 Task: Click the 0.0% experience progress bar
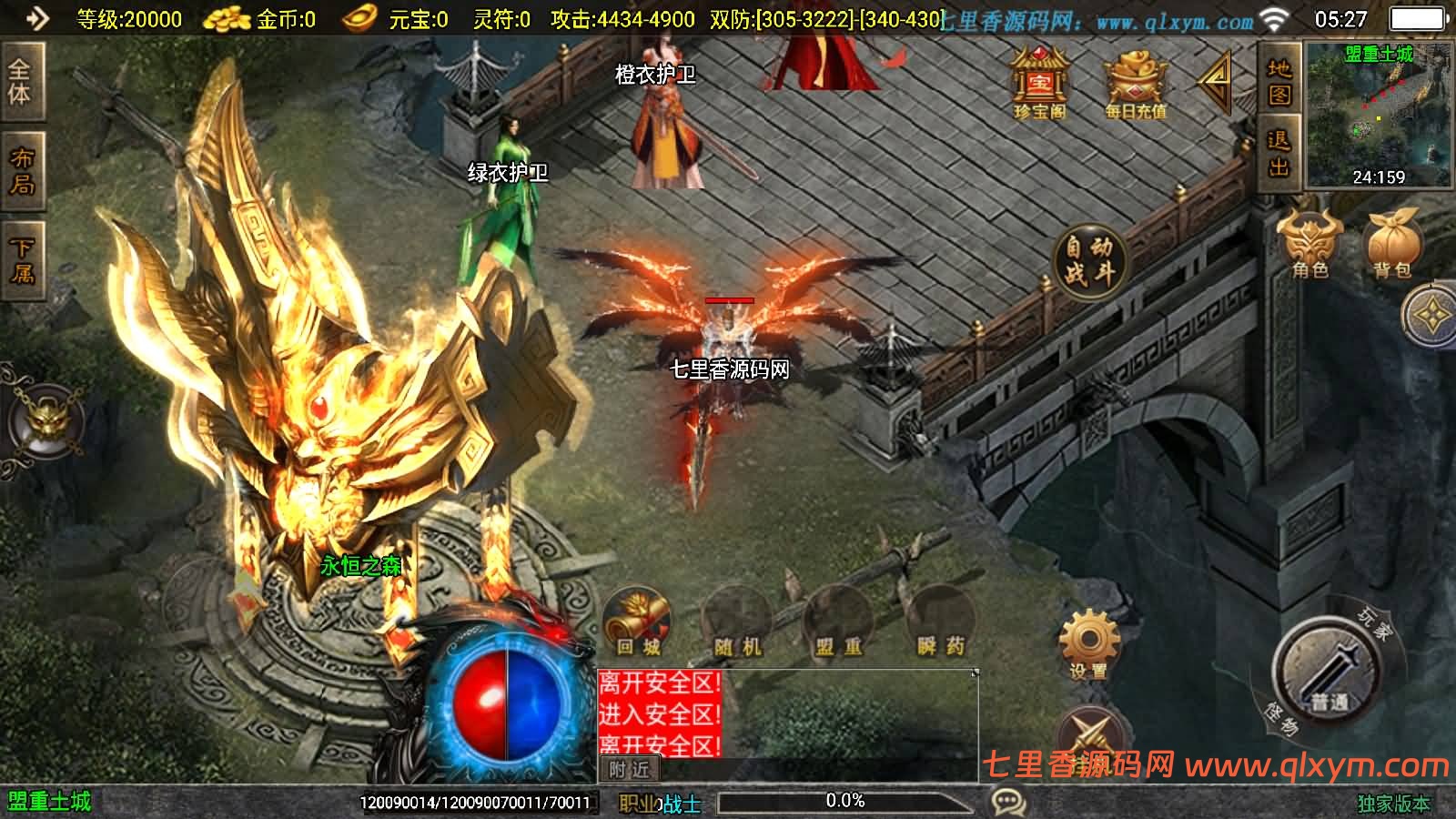point(844,802)
